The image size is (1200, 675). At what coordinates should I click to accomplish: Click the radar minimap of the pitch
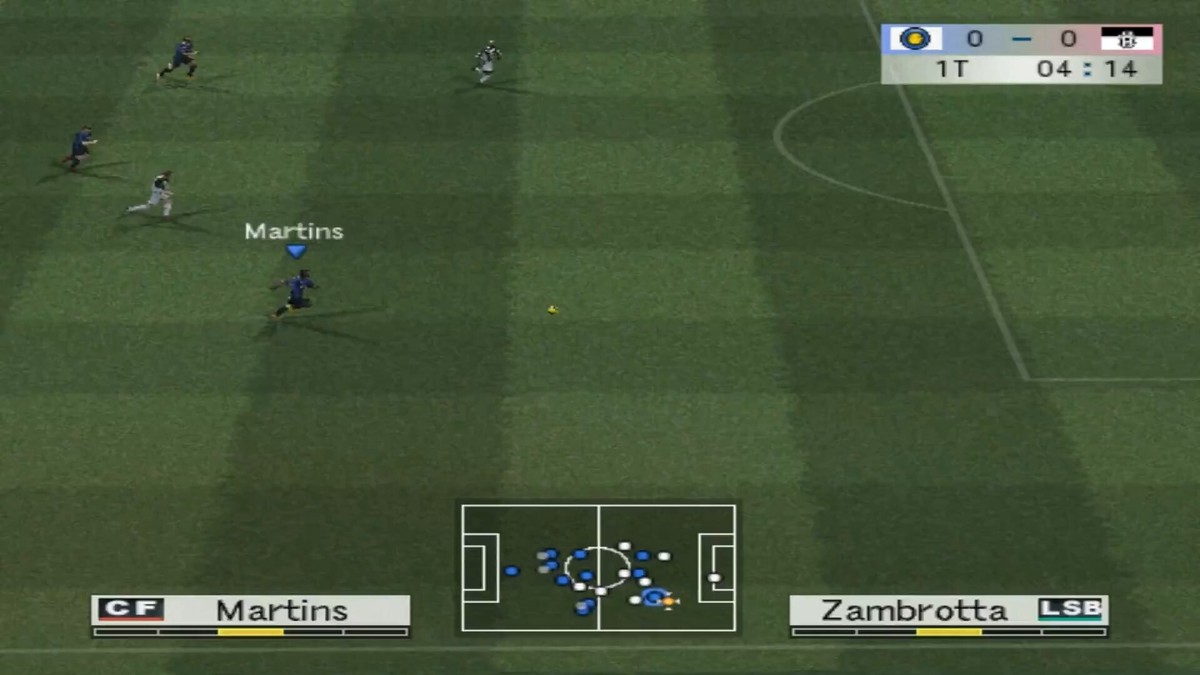(x=598, y=567)
